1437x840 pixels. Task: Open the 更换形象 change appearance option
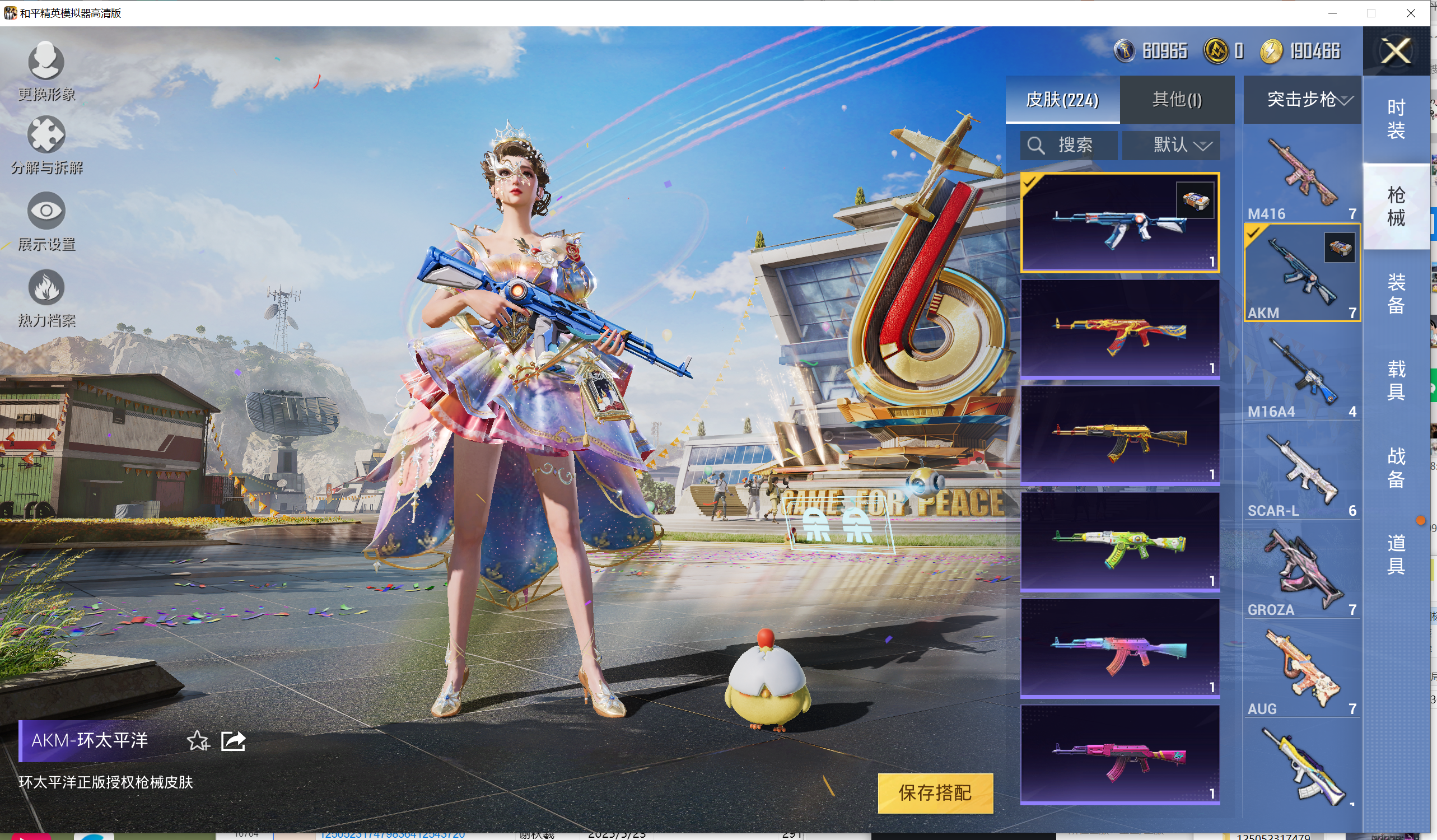(46, 71)
